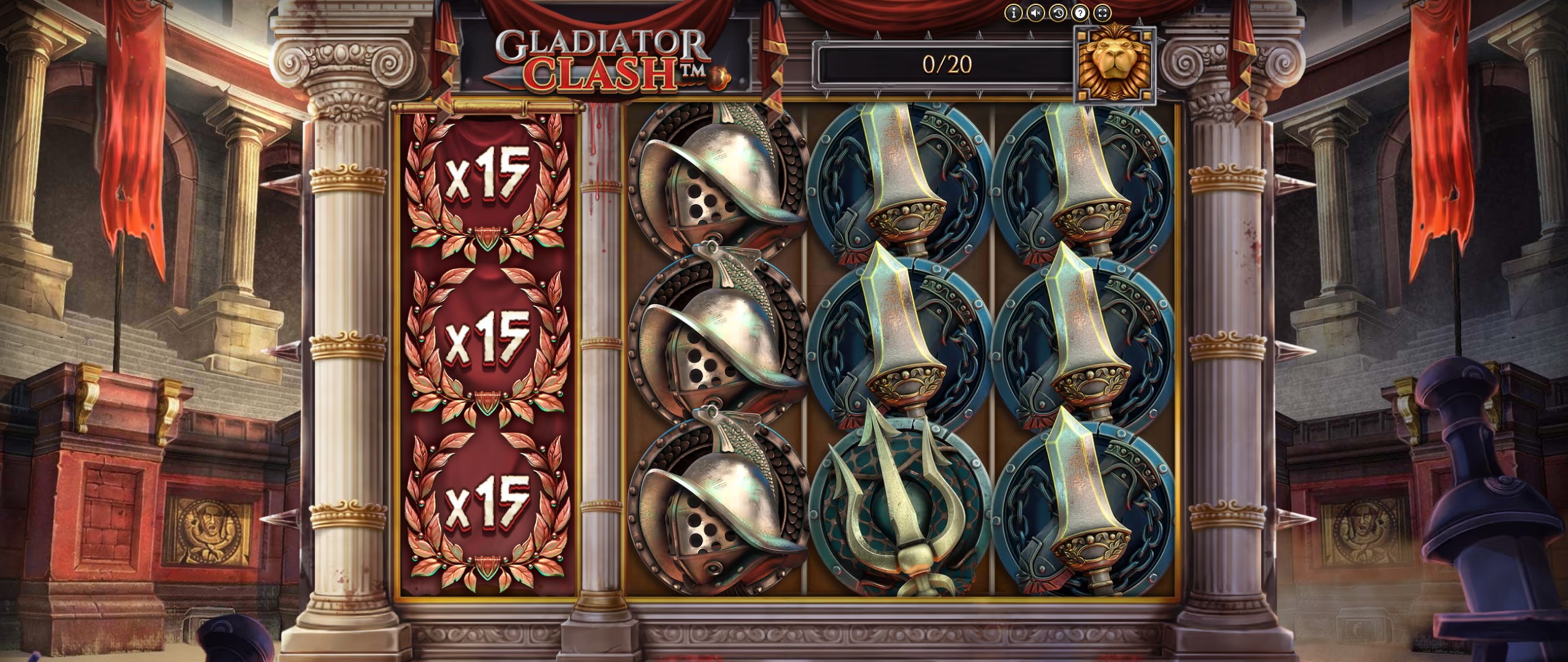This screenshot has height=662, width=1568.
Task: Click the game history icon
Action: click(1057, 13)
